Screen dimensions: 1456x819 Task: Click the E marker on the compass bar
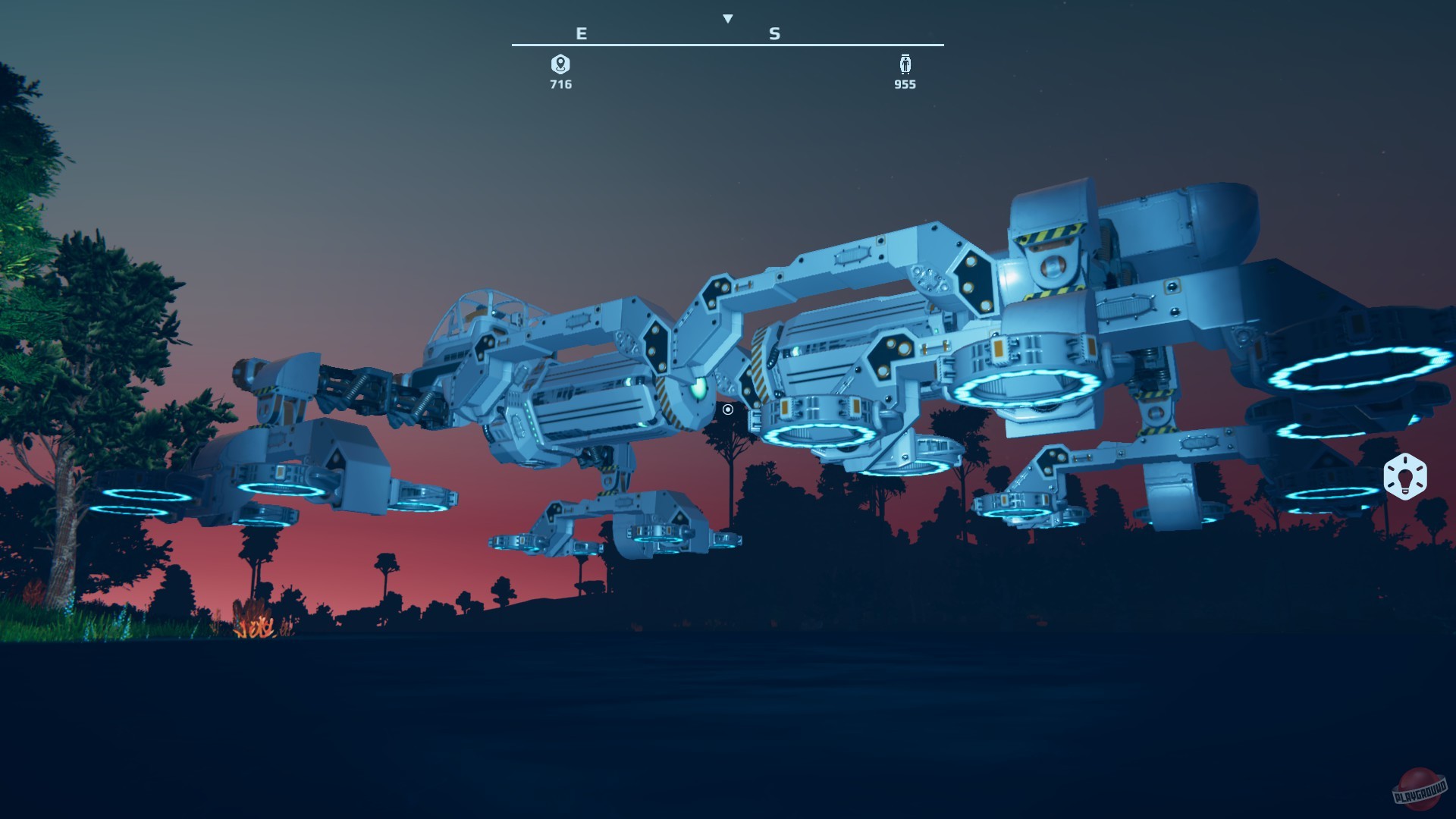pyautogui.click(x=581, y=33)
